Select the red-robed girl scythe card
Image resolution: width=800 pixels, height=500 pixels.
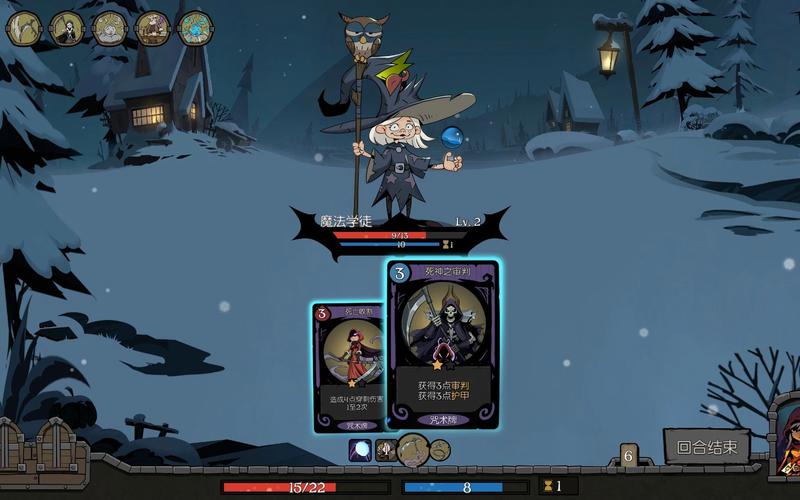[x=348, y=365]
